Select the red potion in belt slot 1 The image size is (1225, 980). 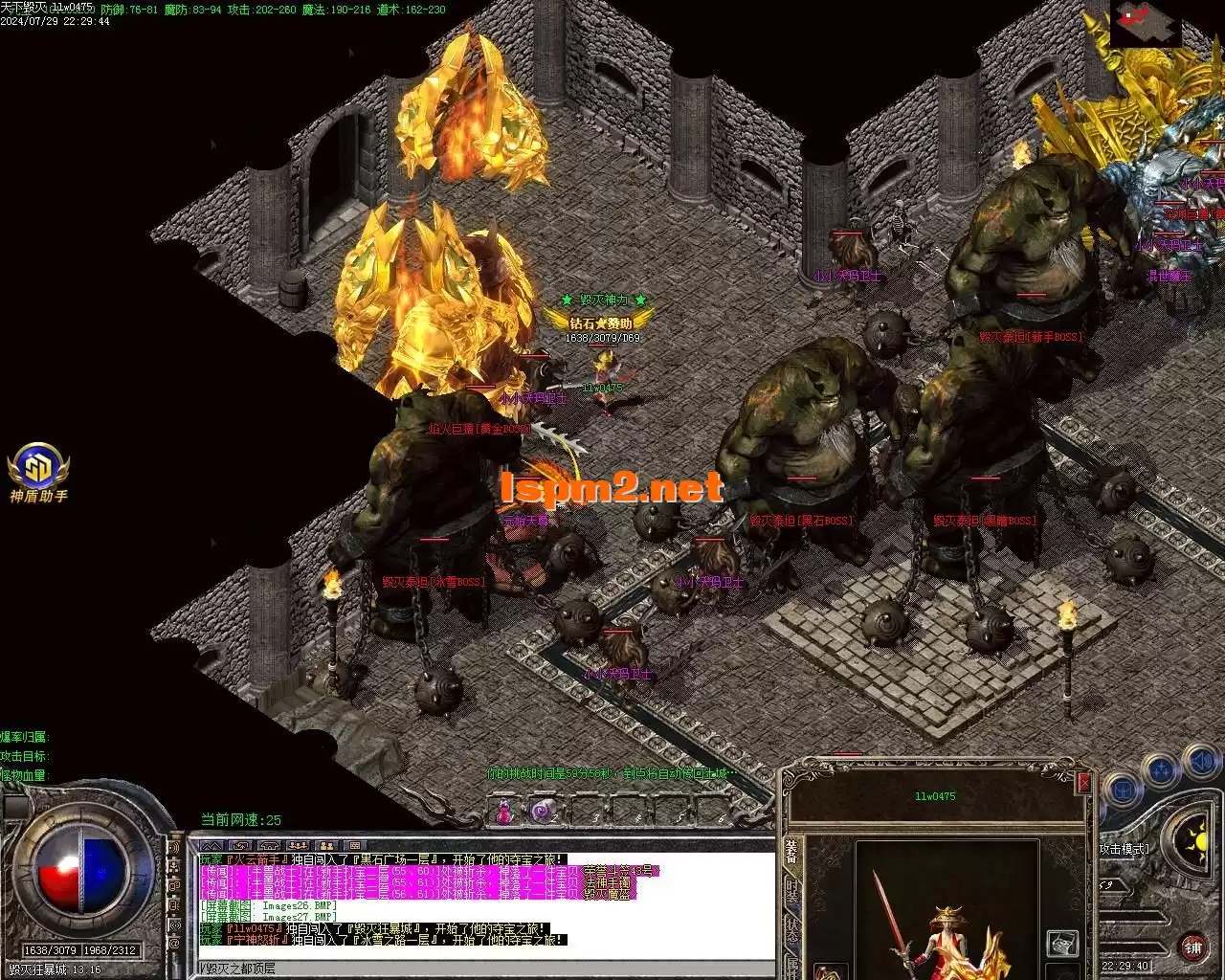click(504, 813)
